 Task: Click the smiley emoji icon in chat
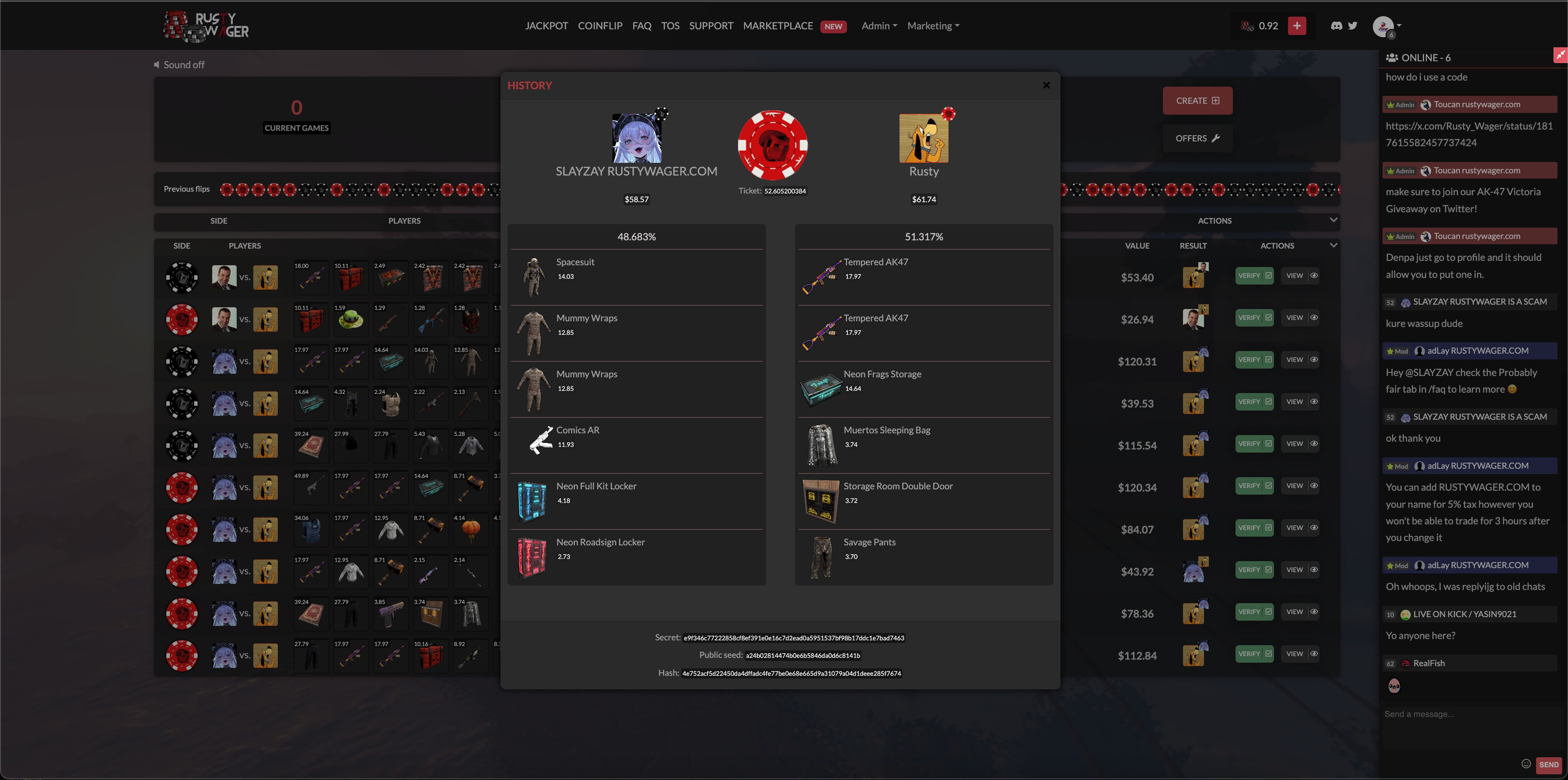click(1526, 763)
